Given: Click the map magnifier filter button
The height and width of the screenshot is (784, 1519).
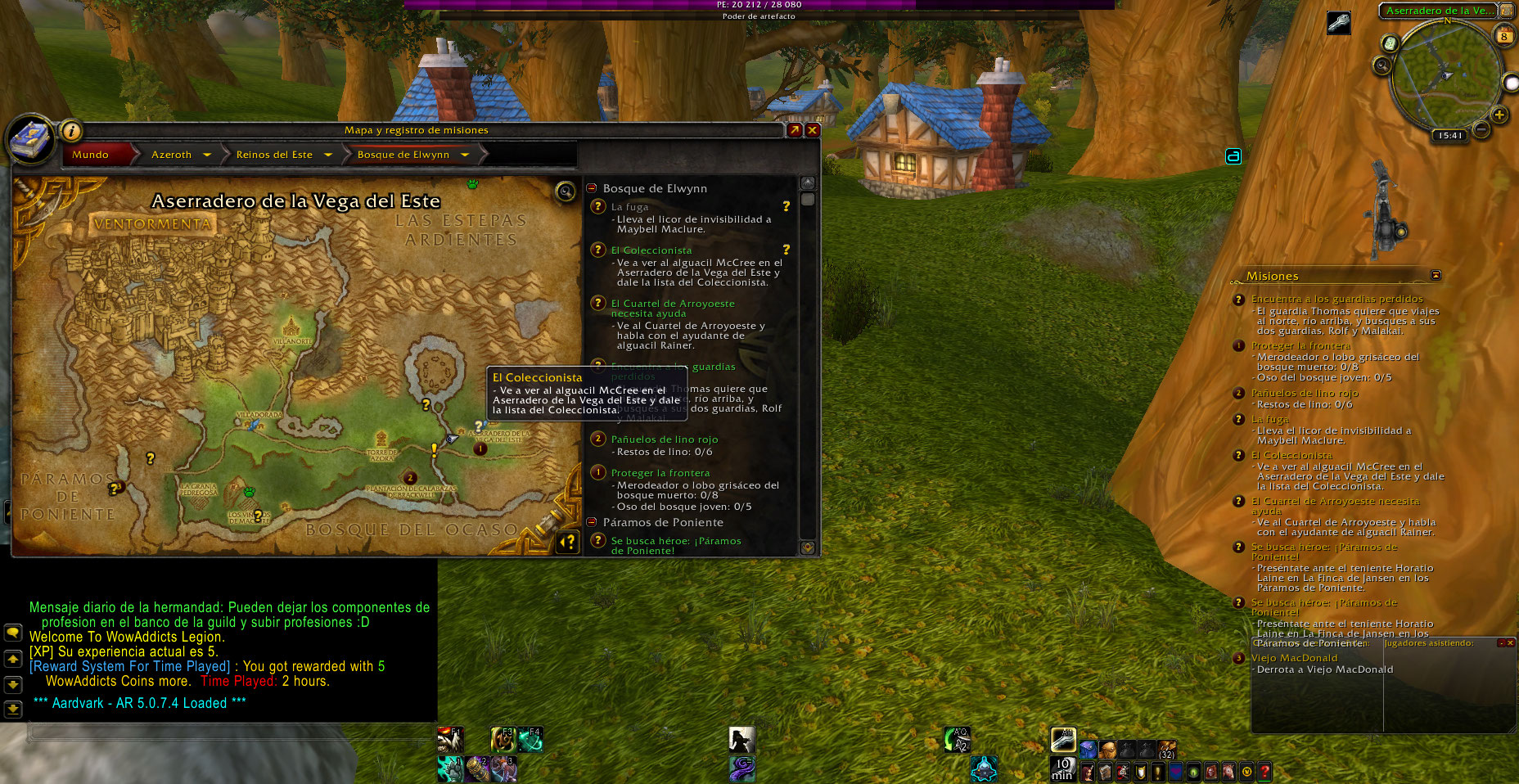Looking at the screenshot, I should [566, 191].
